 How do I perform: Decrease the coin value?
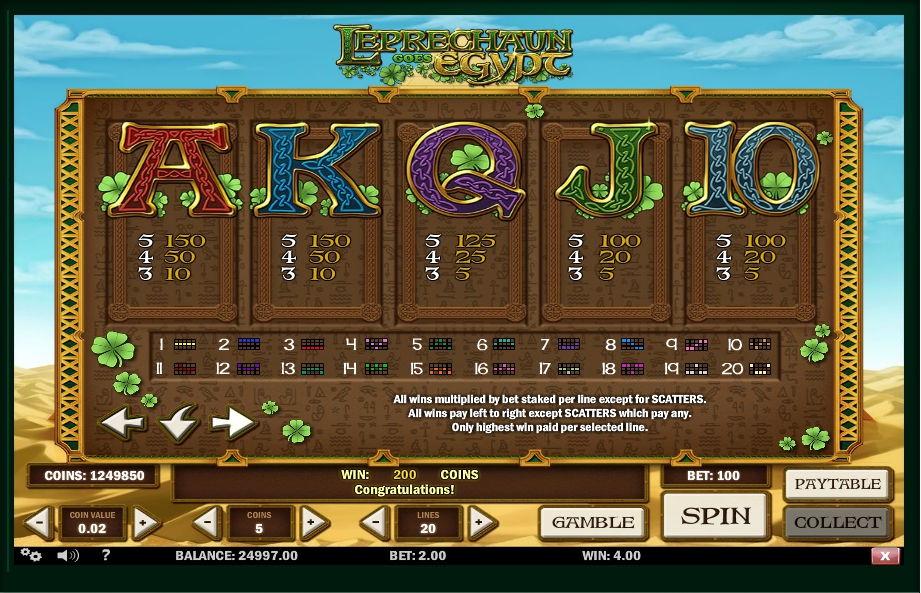[x=38, y=522]
